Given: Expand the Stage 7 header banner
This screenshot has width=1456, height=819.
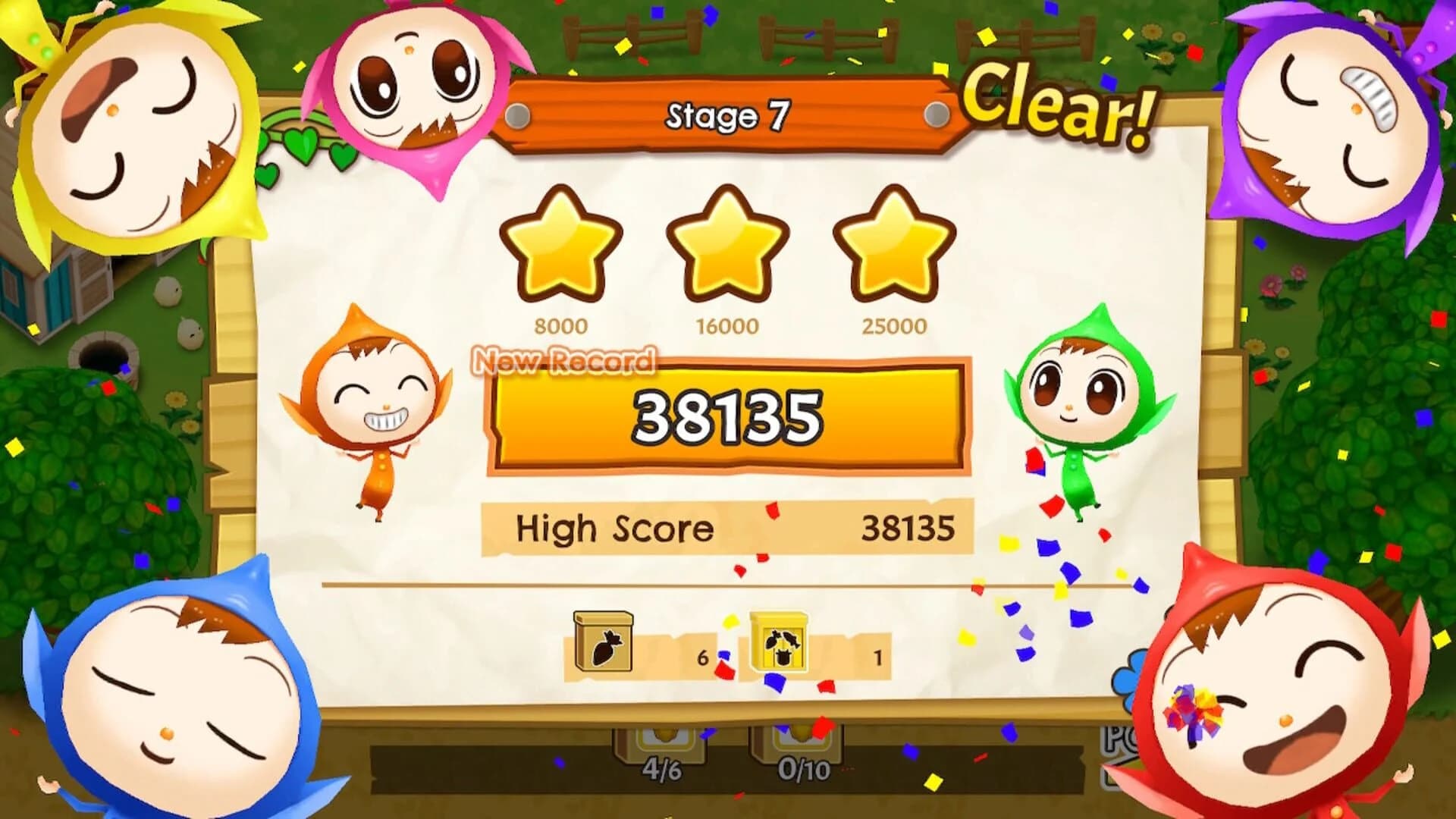Looking at the screenshot, I should coord(728,114).
